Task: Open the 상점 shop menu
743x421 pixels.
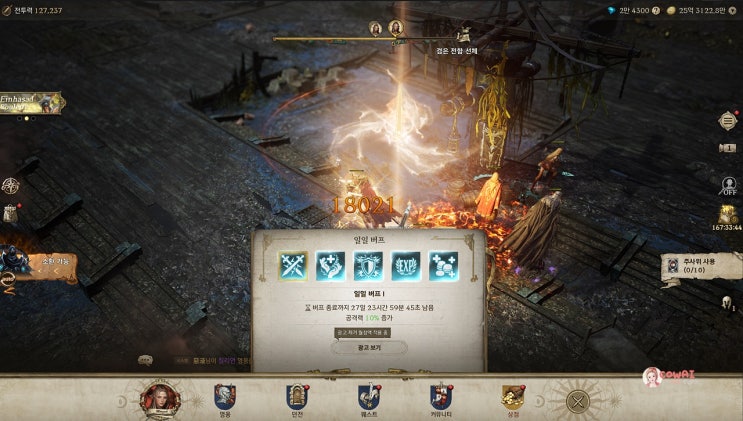Action: tap(513, 398)
